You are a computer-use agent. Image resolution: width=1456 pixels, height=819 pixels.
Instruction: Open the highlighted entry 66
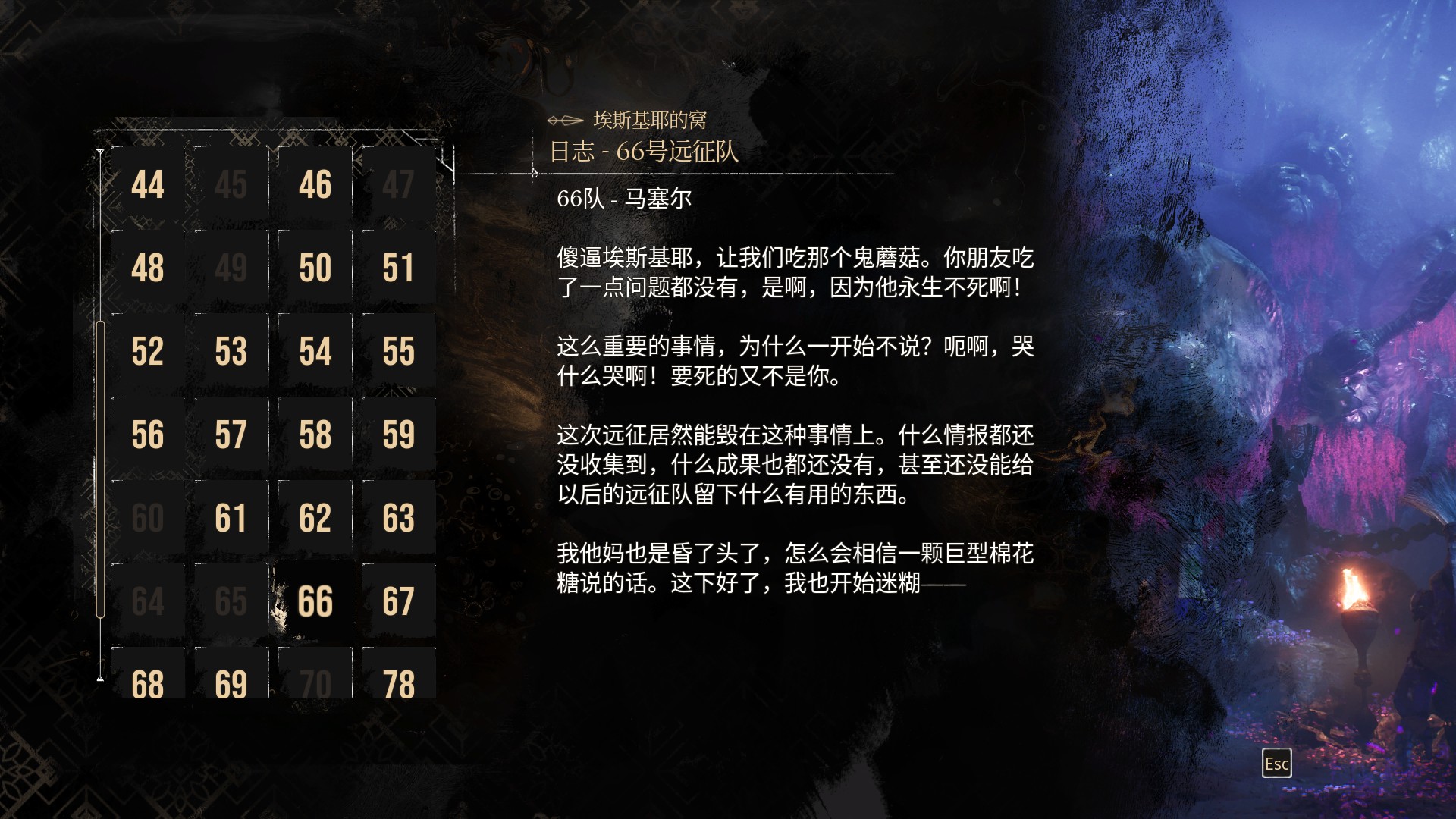(315, 601)
